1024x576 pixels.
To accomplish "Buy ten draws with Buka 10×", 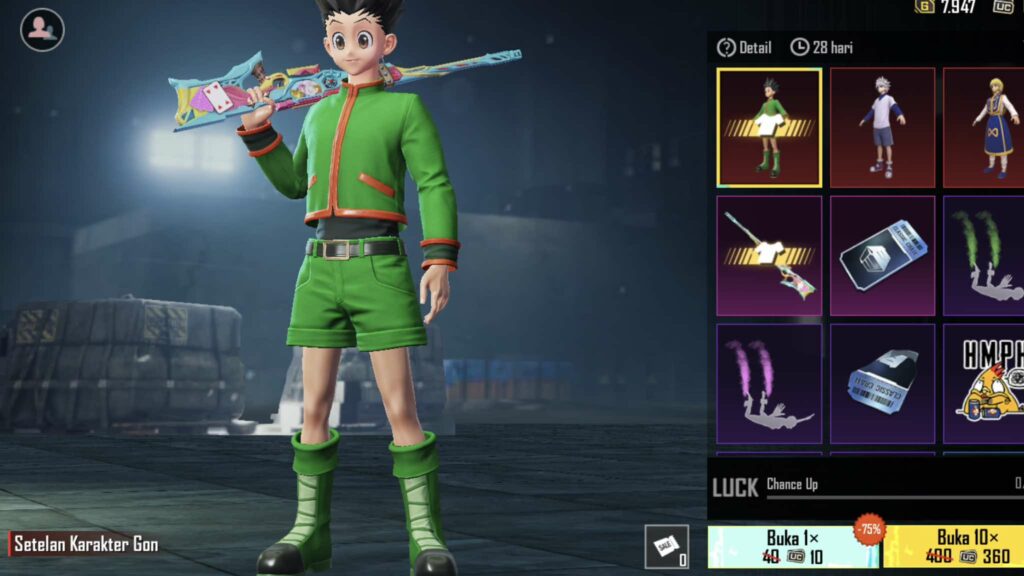I will click(x=954, y=547).
